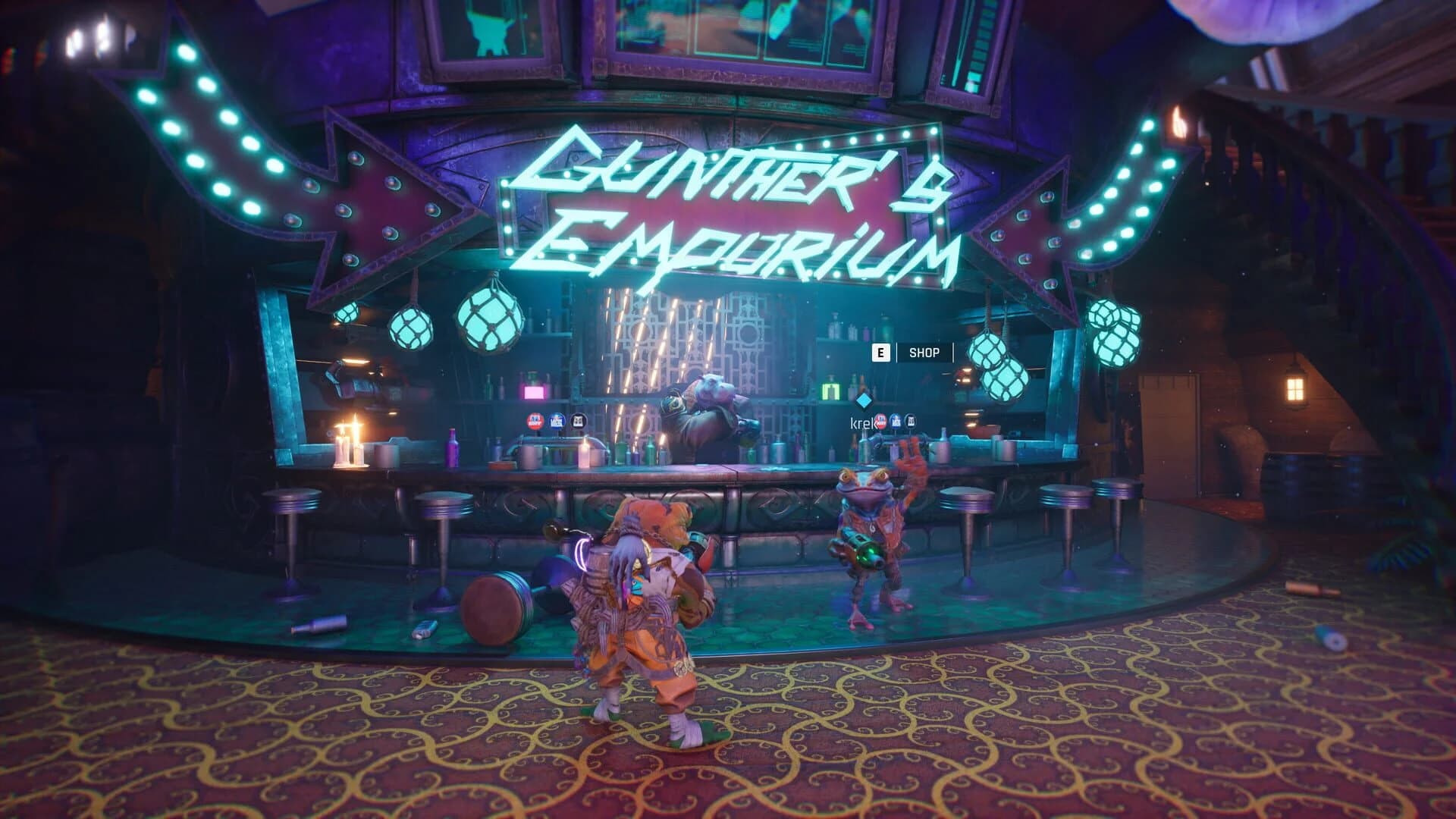Select the blue beer tap emblem
The image size is (1456, 819).
pos(558,420)
